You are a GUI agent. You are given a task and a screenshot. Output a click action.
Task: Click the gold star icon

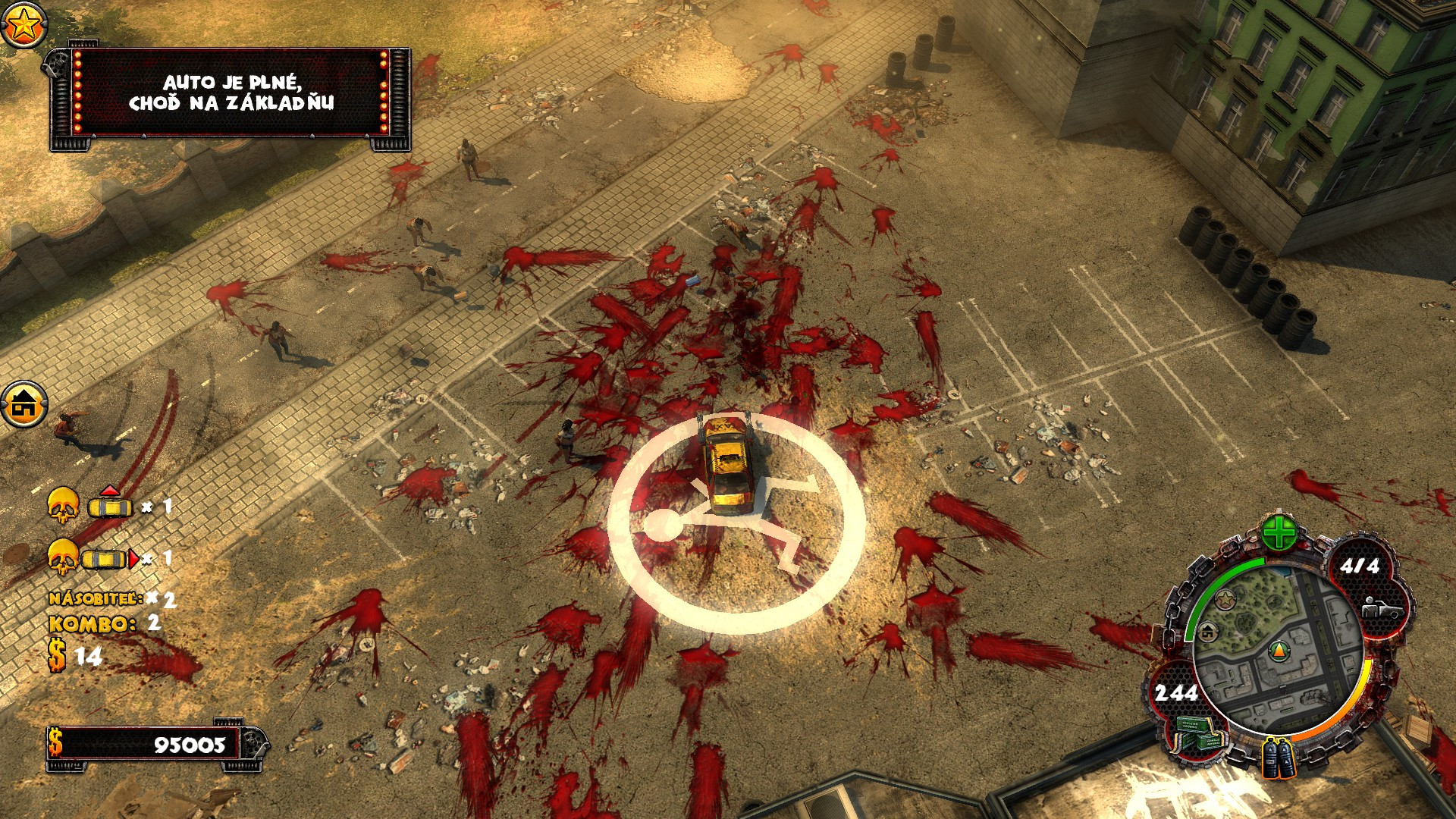coord(24,25)
